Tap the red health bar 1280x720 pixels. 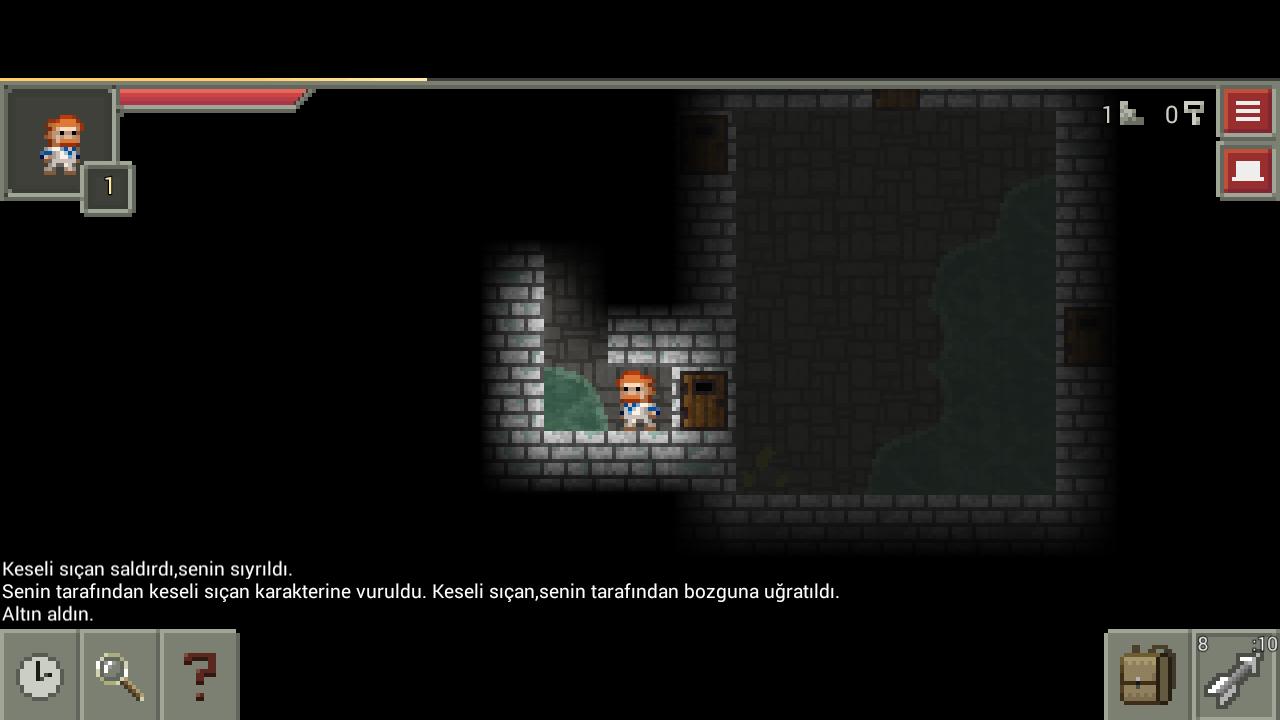tap(210, 97)
